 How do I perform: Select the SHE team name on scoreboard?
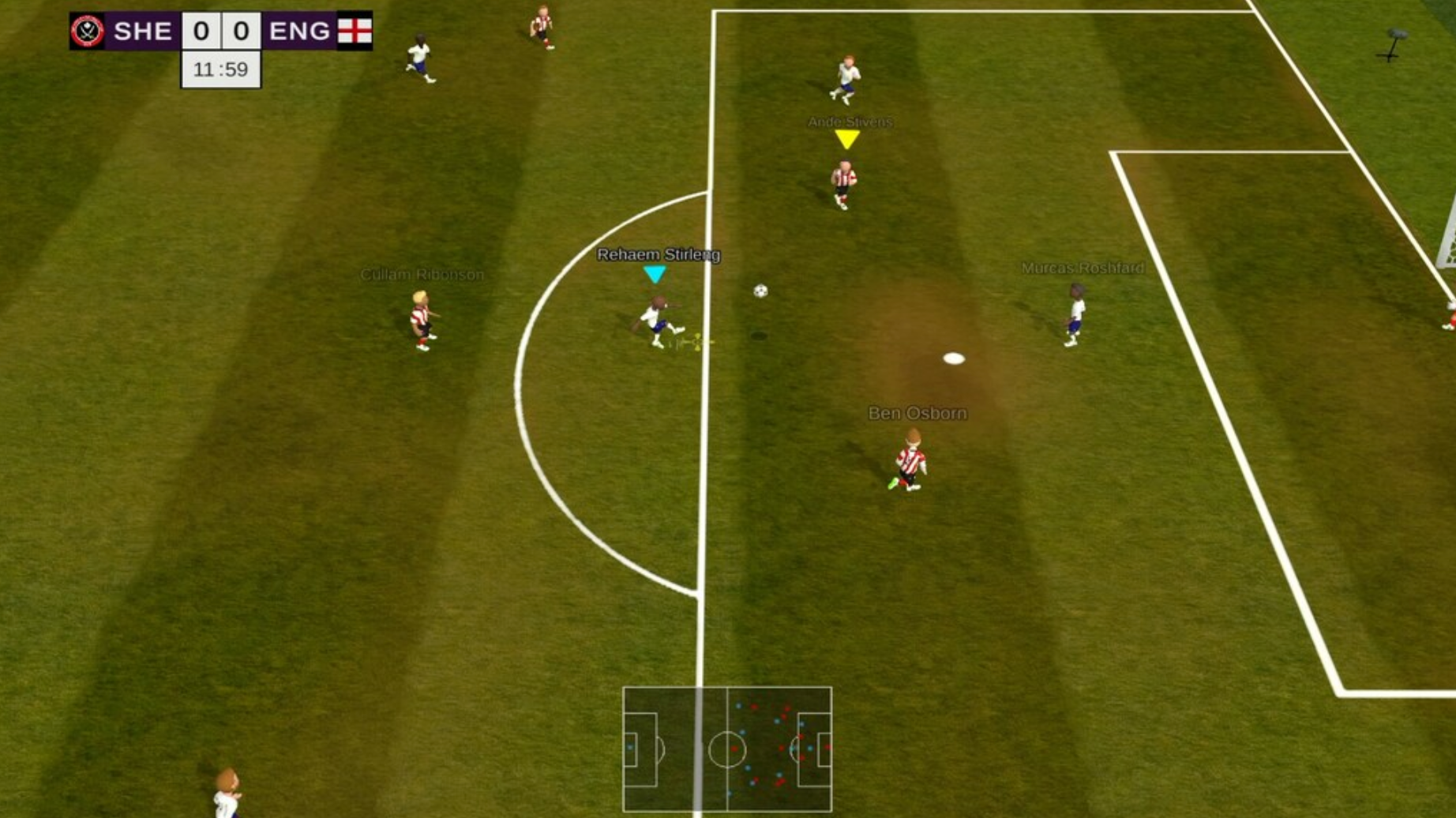point(144,32)
